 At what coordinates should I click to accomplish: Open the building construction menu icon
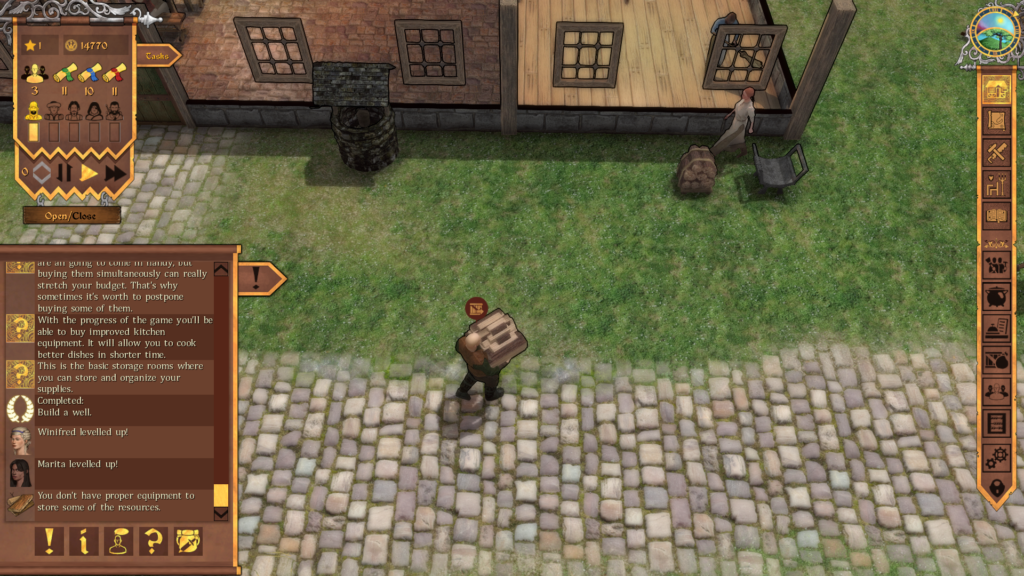pyautogui.click(x=996, y=89)
